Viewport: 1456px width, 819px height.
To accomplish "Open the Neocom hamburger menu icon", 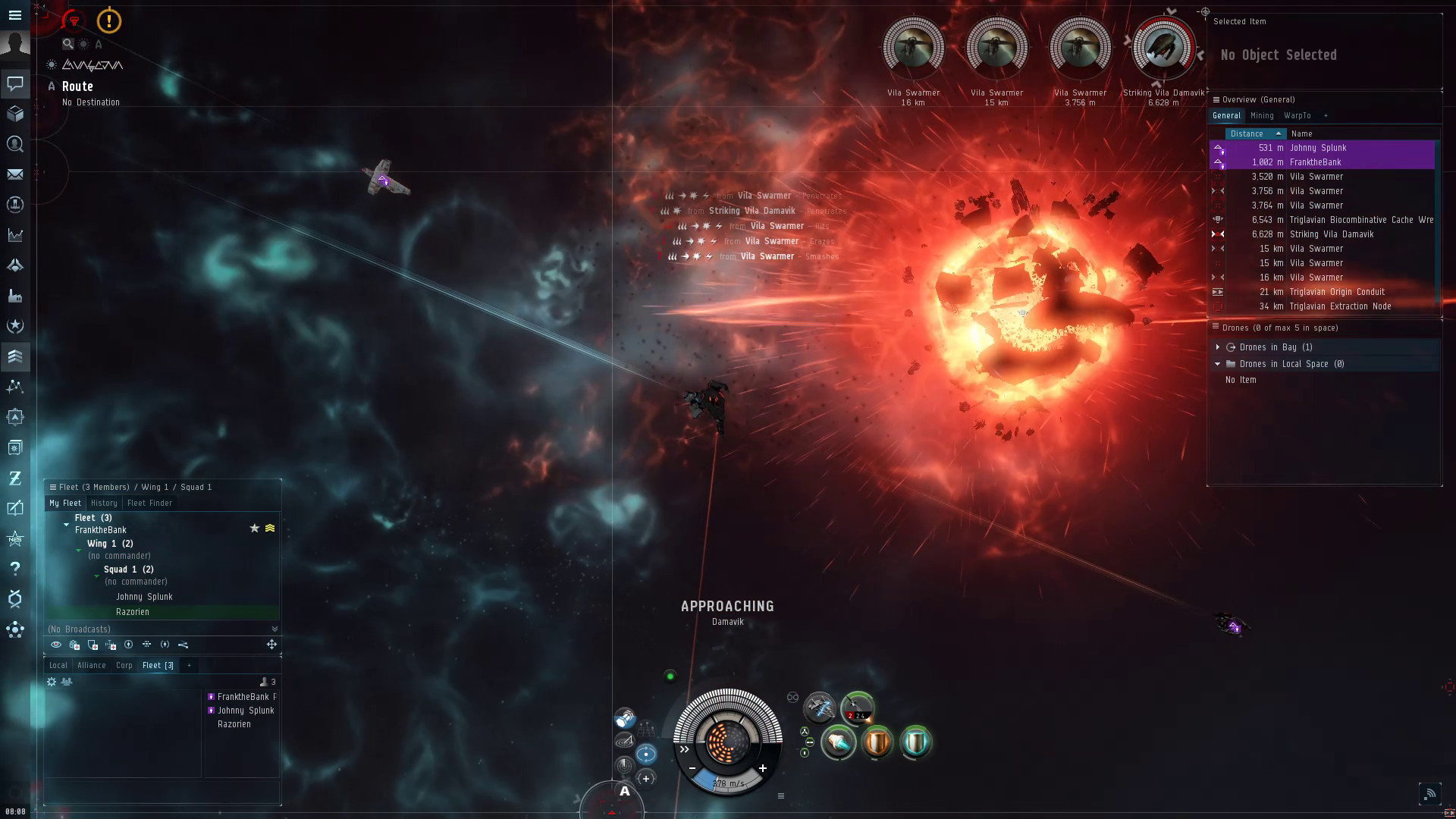I will 15,15.
